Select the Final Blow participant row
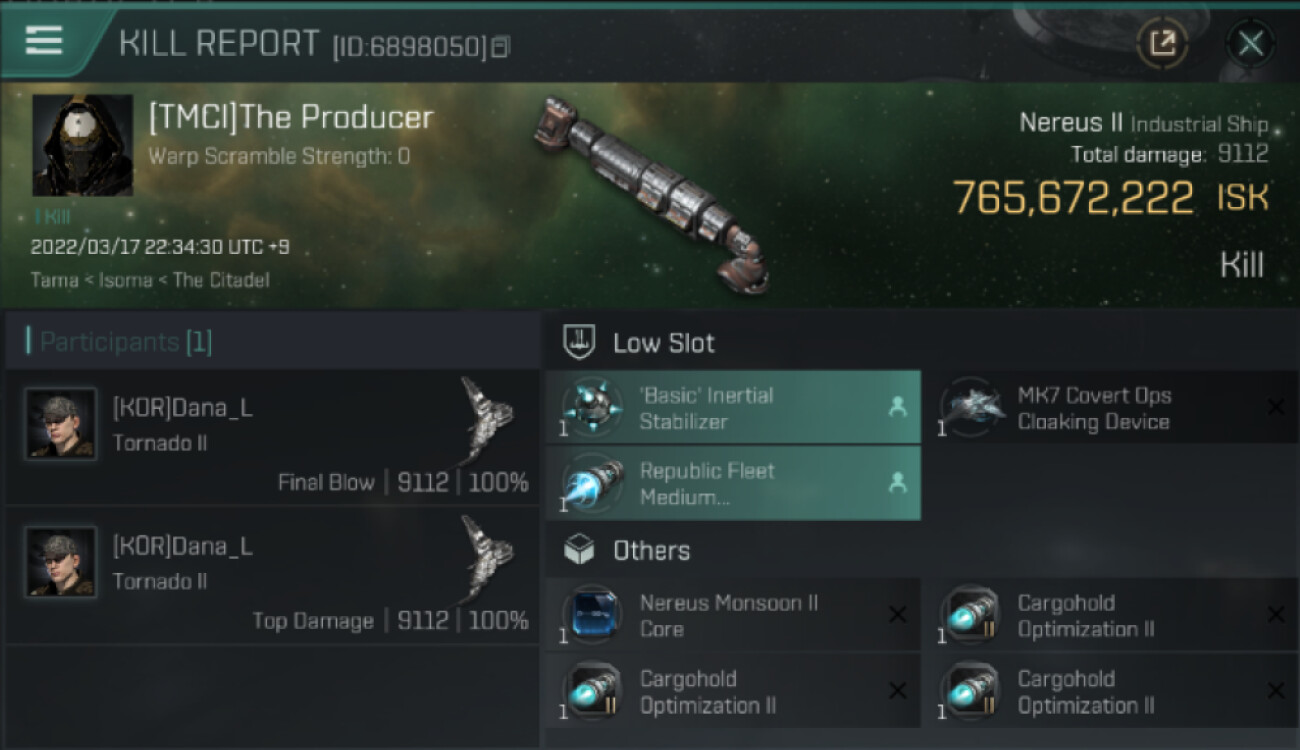1300x750 pixels. pos(270,438)
